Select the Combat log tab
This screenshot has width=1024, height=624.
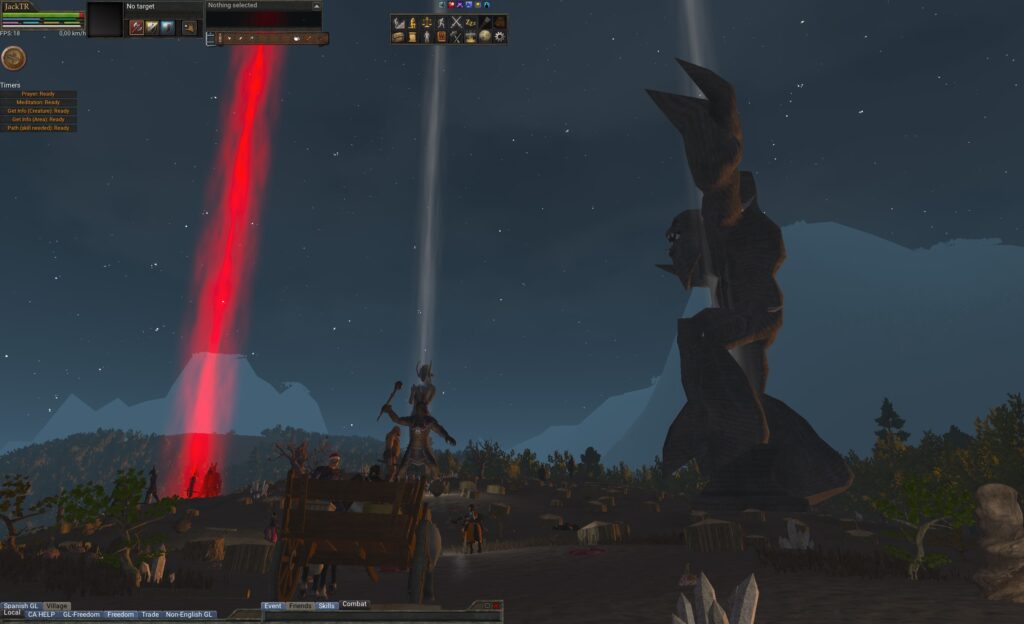(x=355, y=605)
